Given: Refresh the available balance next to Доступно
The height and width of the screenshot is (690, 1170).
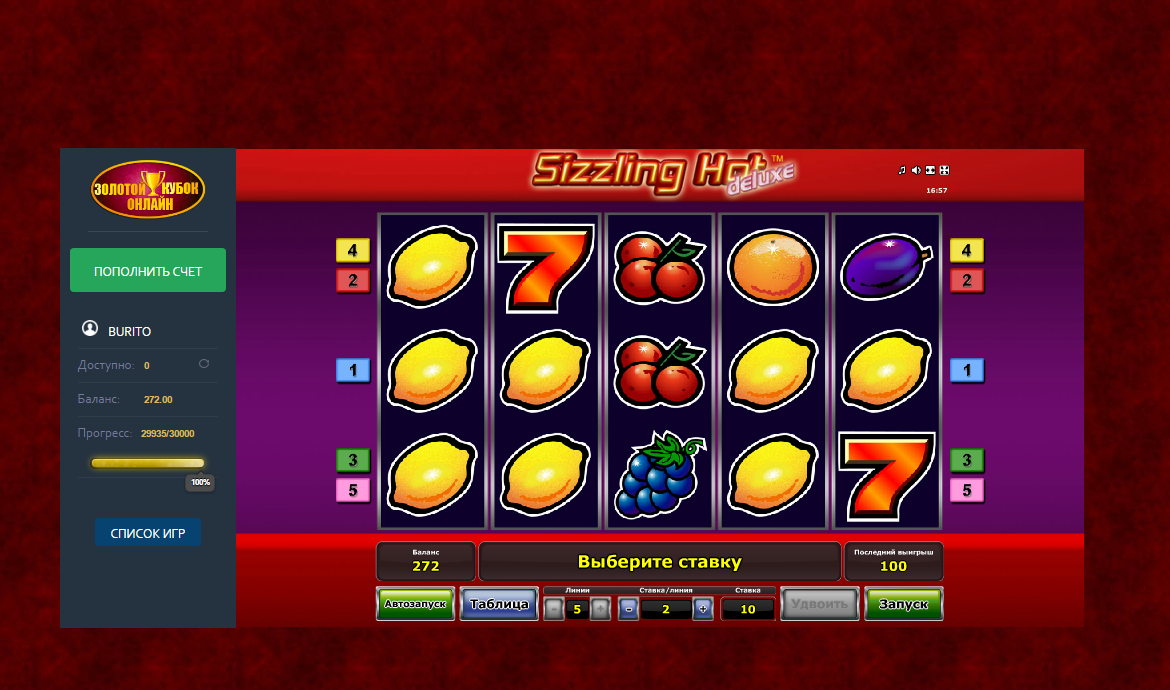Looking at the screenshot, I should pyautogui.click(x=204, y=364).
